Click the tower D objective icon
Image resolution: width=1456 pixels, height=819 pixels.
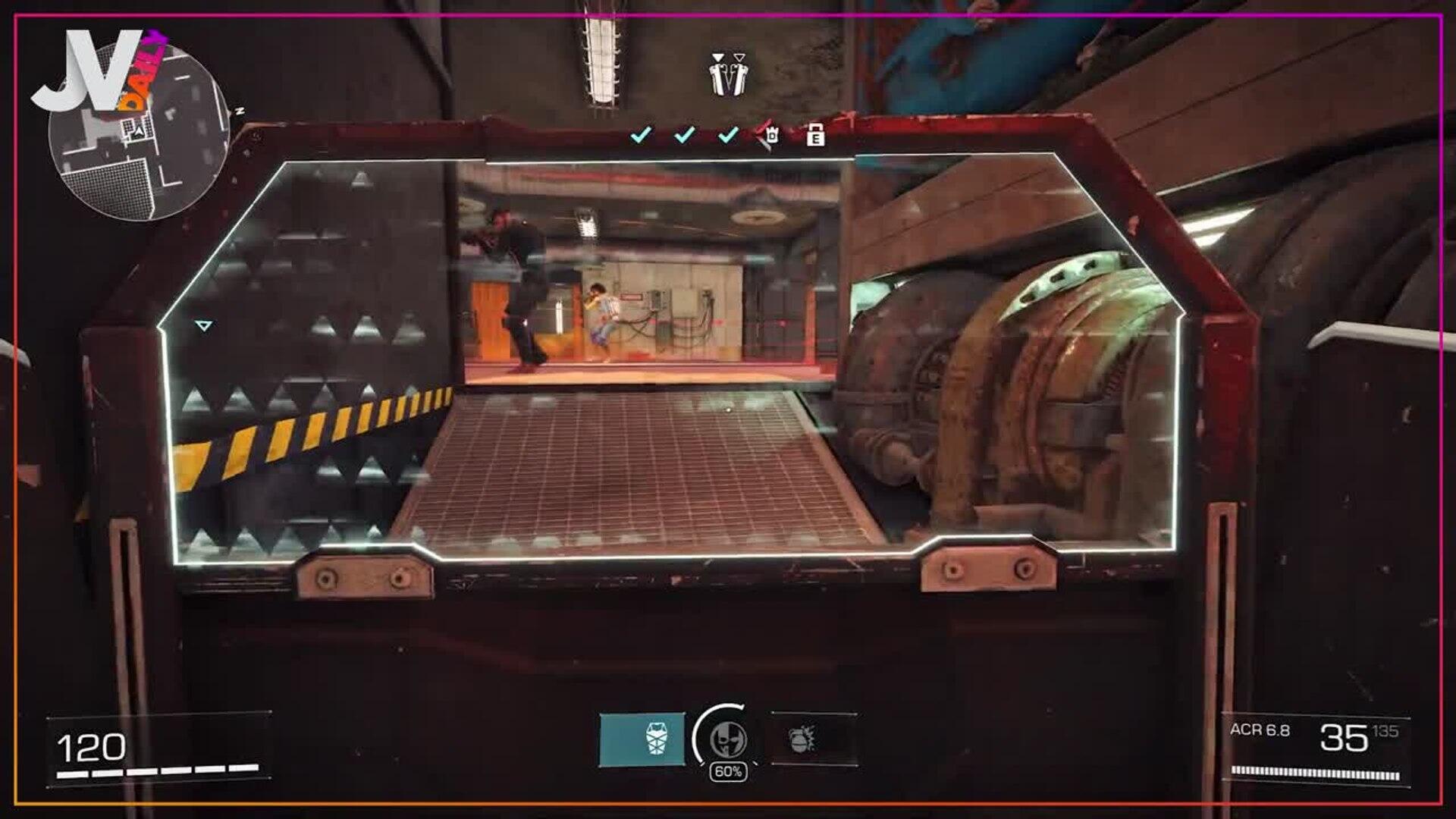(x=770, y=135)
